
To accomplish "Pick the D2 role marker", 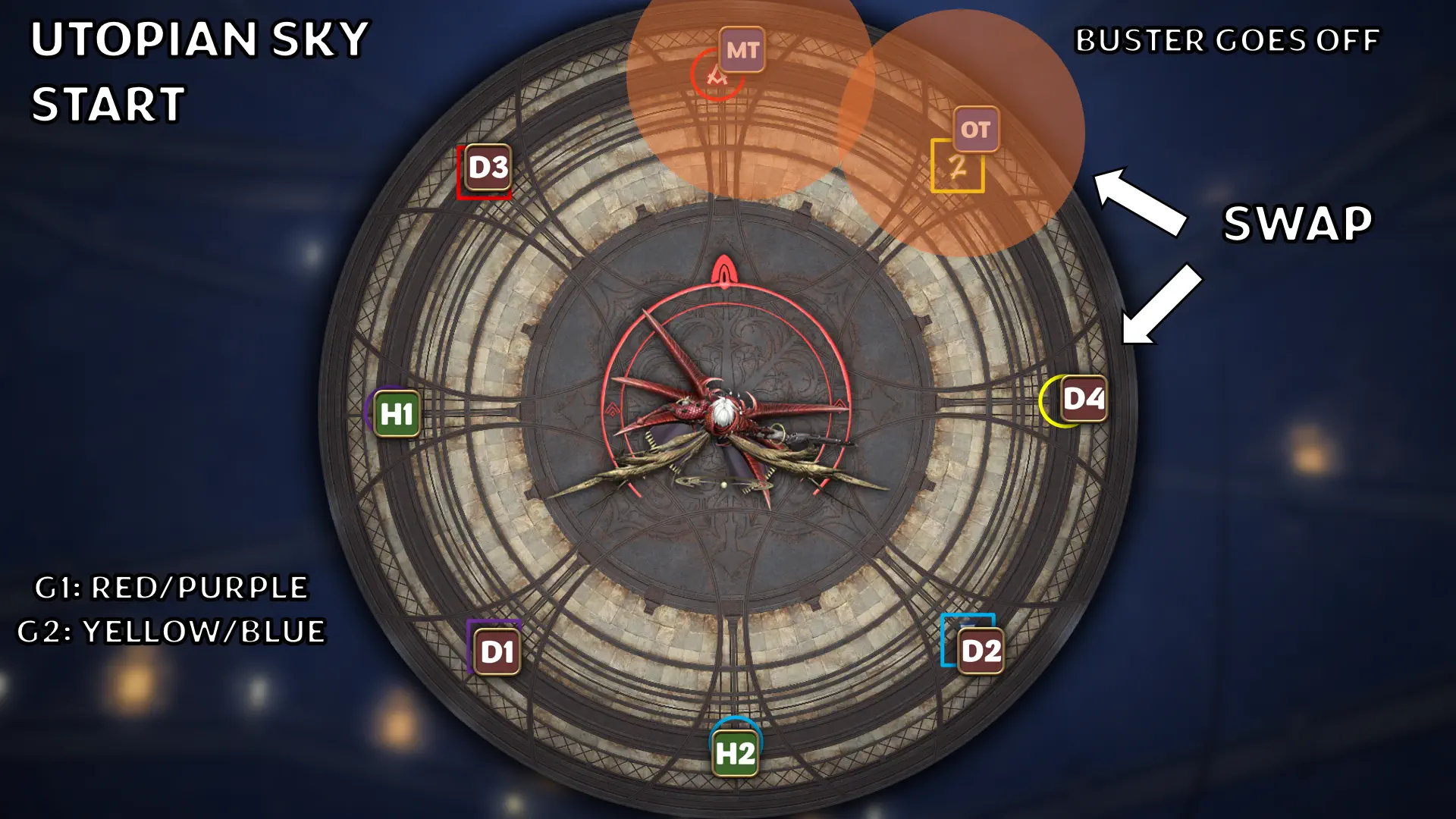I will tap(981, 651).
